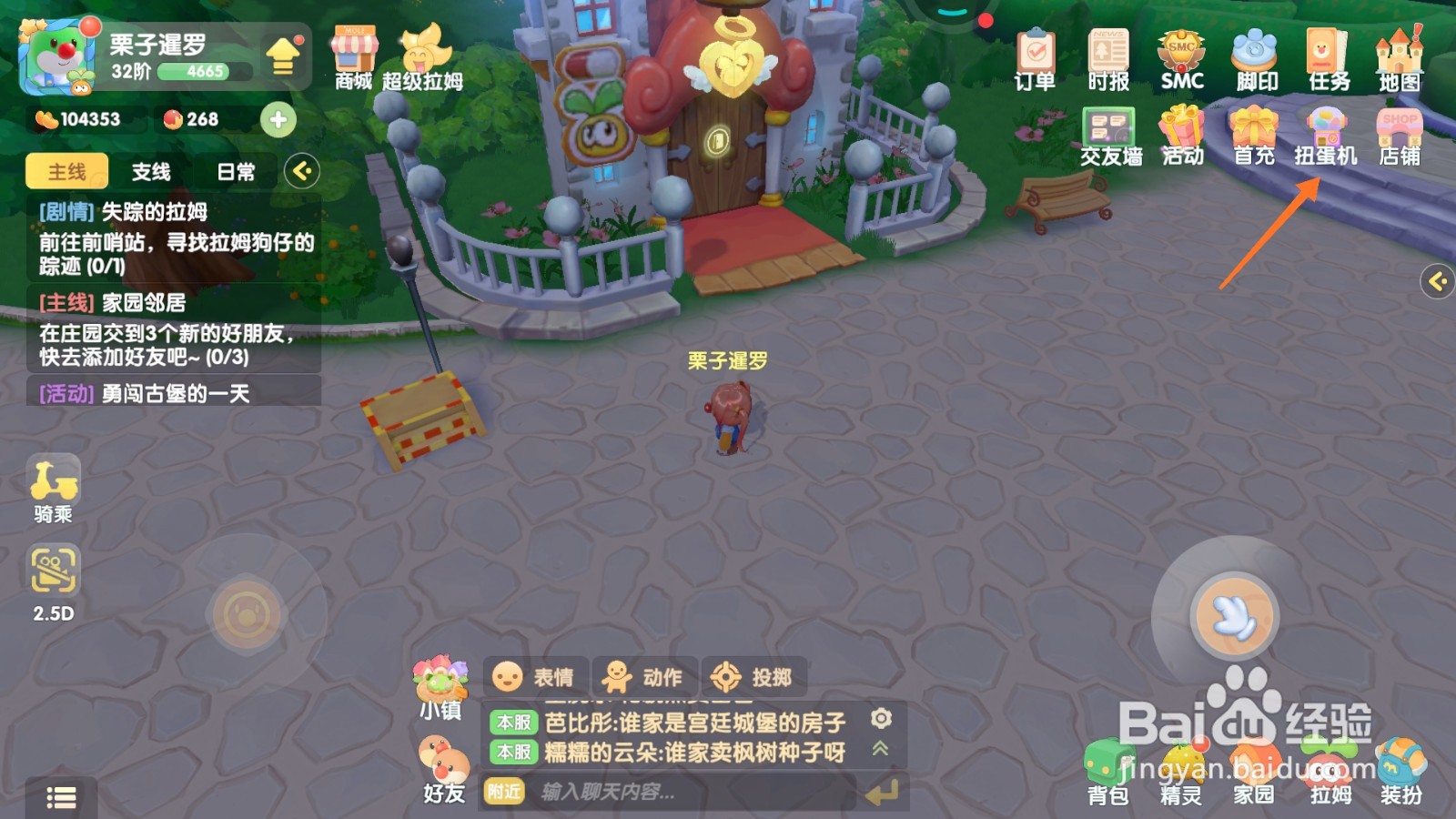
Task: Open the 家园 home screen
Action: coord(1253,773)
